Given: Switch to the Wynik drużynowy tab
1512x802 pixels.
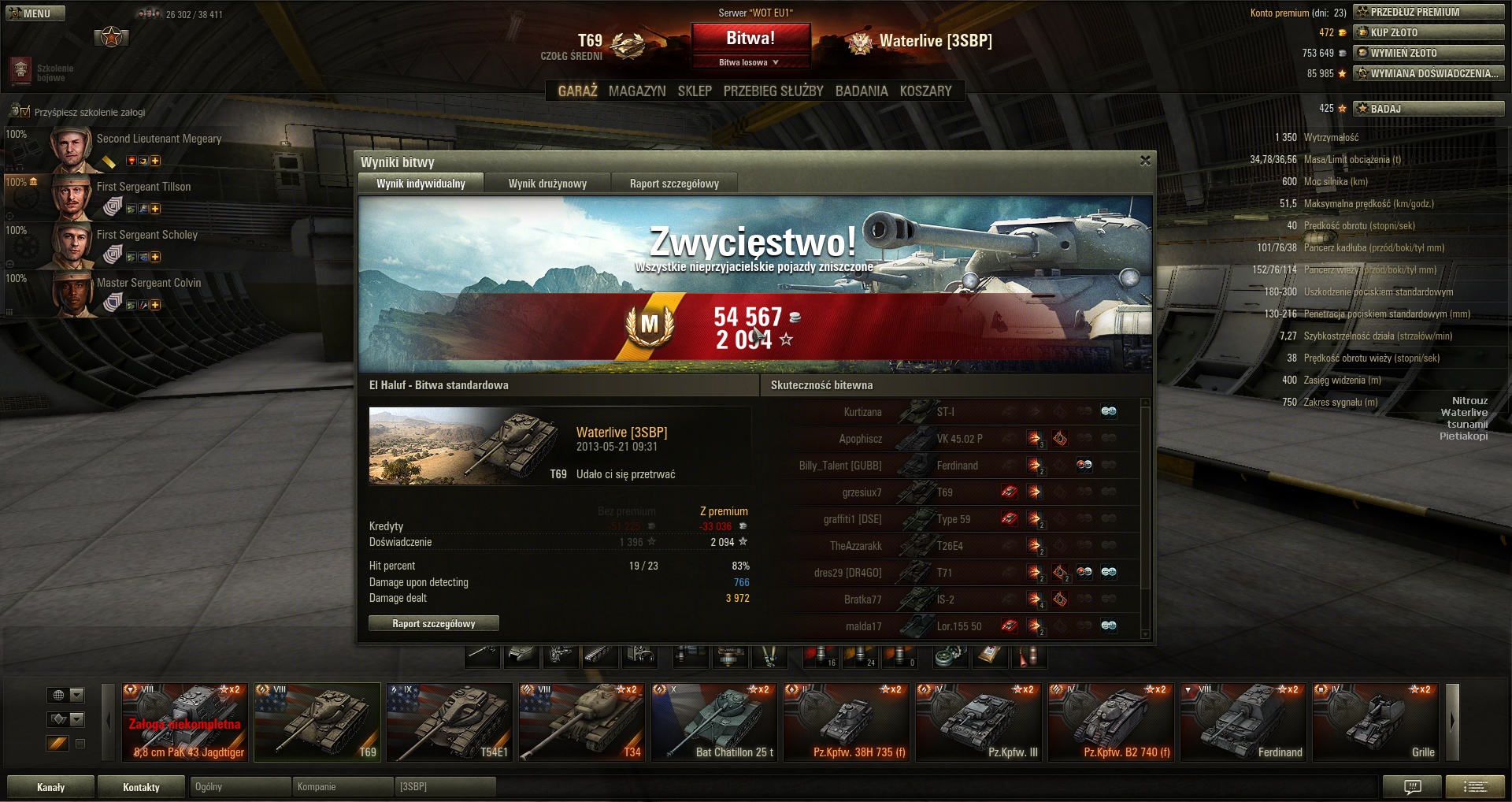Looking at the screenshot, I should pyautogui.click(x=547, y=184).
